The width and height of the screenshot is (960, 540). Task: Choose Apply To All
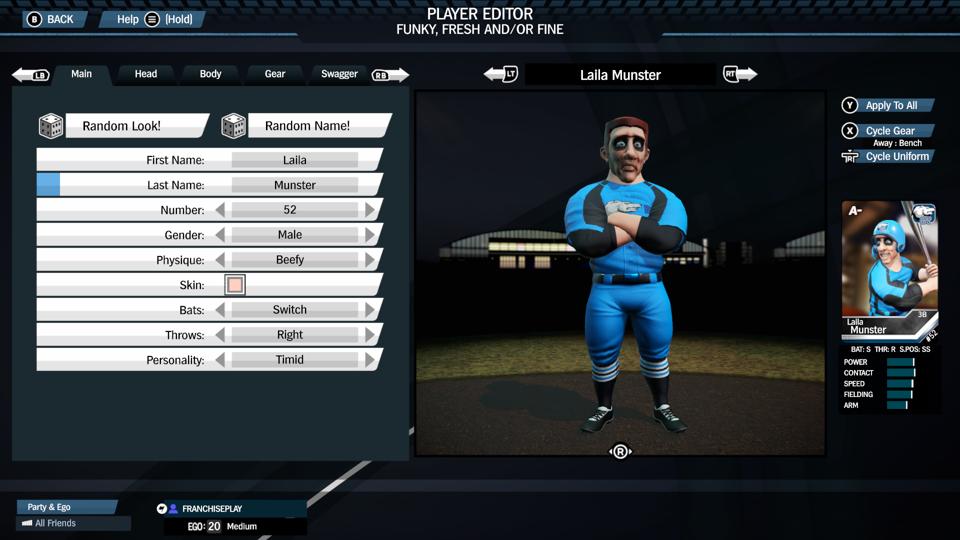click(x=889, y=105)
